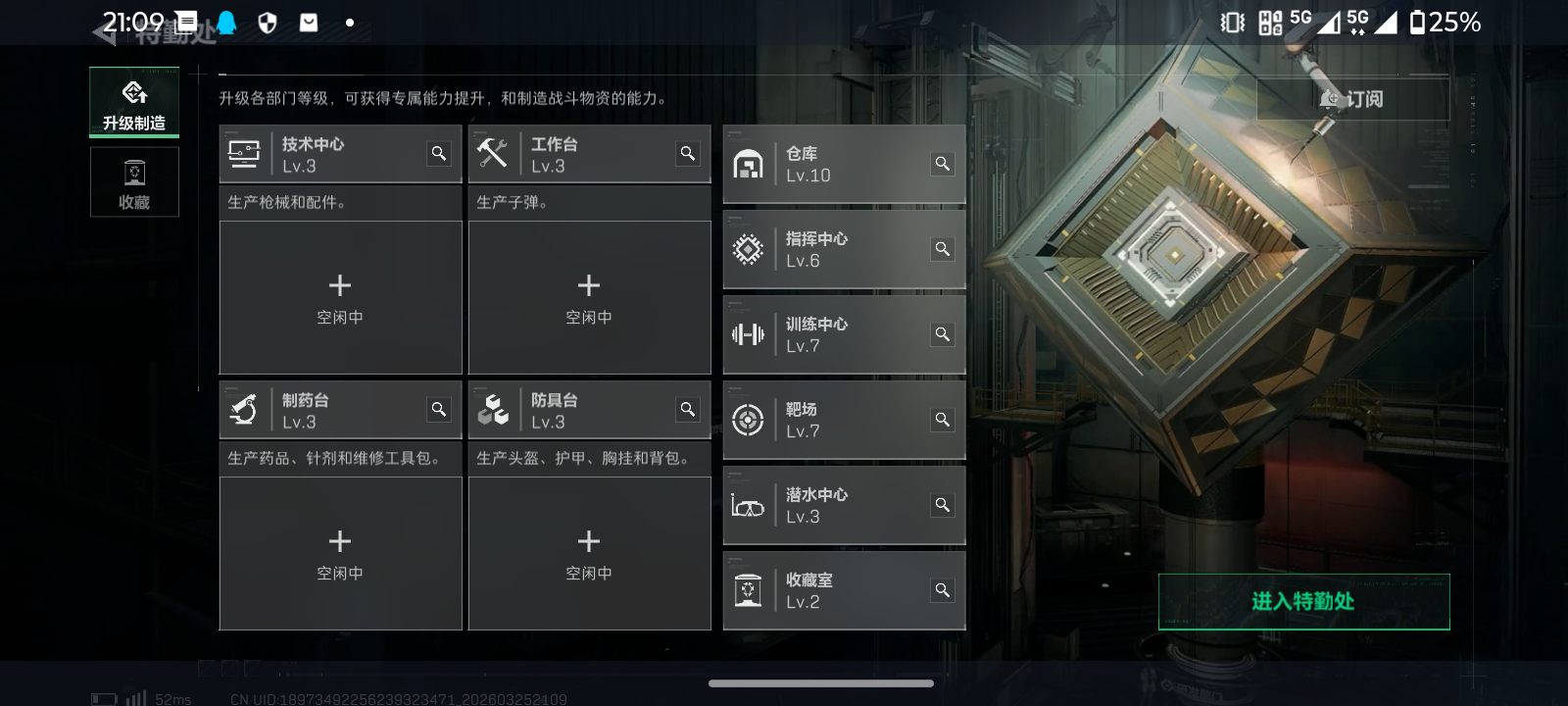
Task: Click the 潜水中心 diving goggles icon
Action: pyautogui.click(x=749, y=505)
